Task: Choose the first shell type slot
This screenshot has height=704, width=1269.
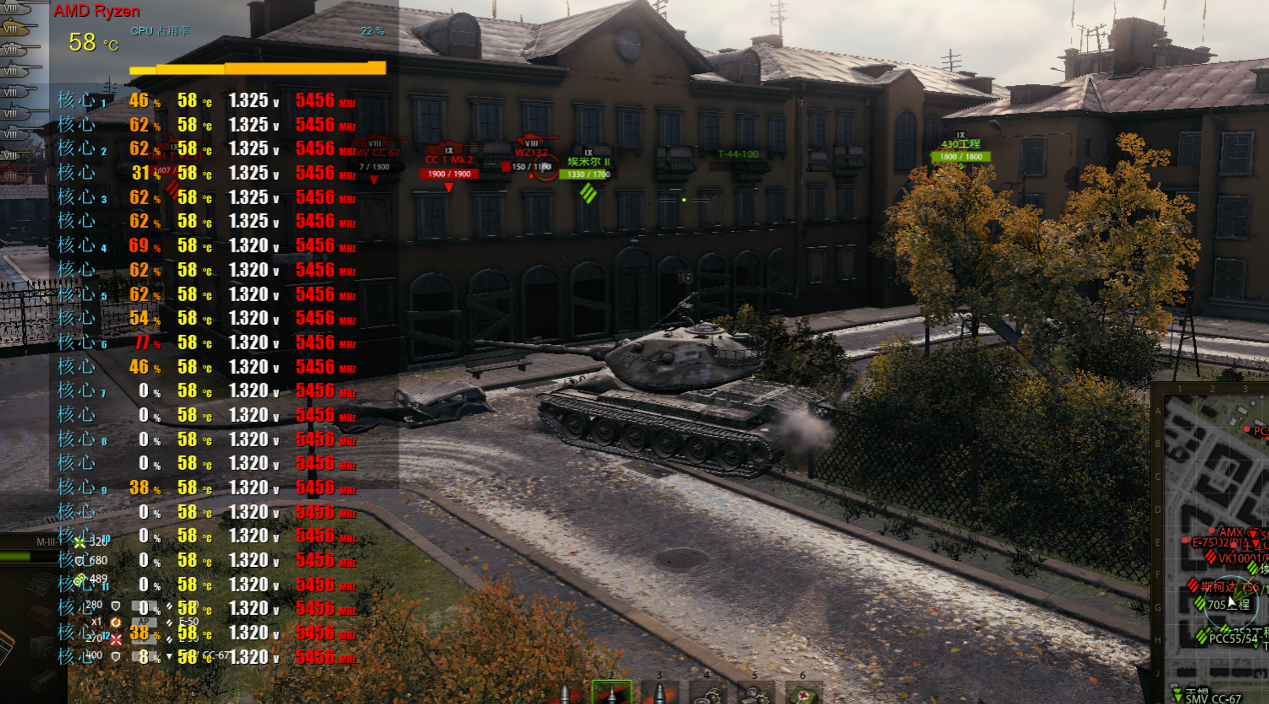Action: pos(563,694)
